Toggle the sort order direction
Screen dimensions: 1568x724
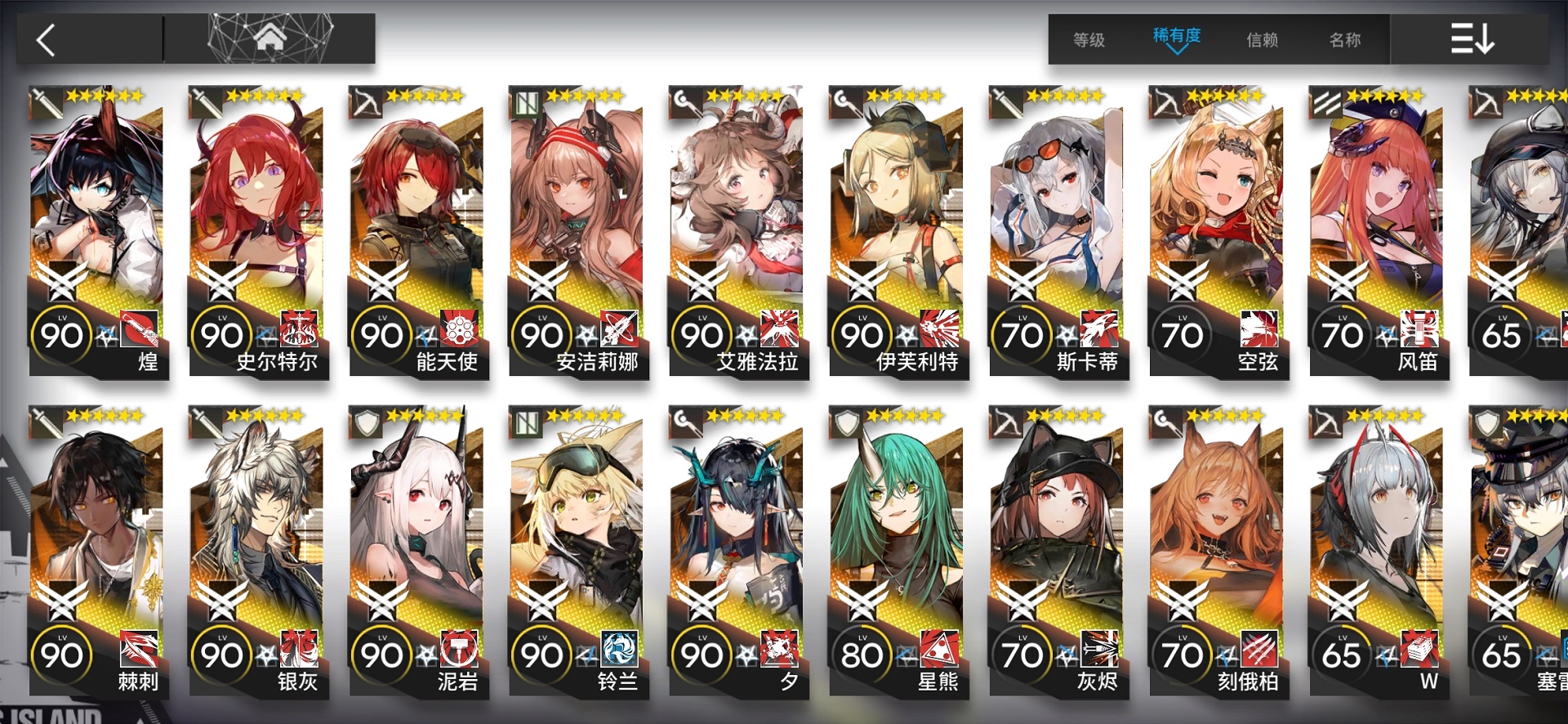point(1472,39)
